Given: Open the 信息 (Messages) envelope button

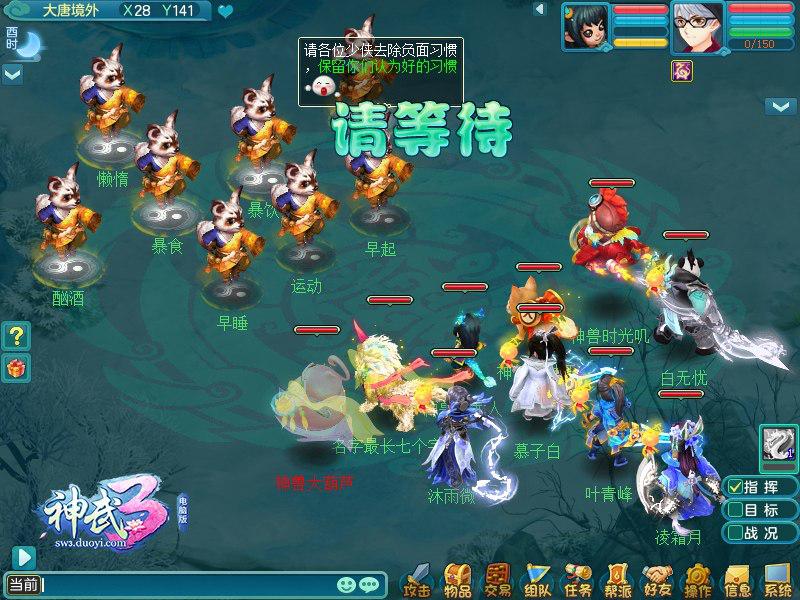Looking at the screenshot, I should point(737,579).
